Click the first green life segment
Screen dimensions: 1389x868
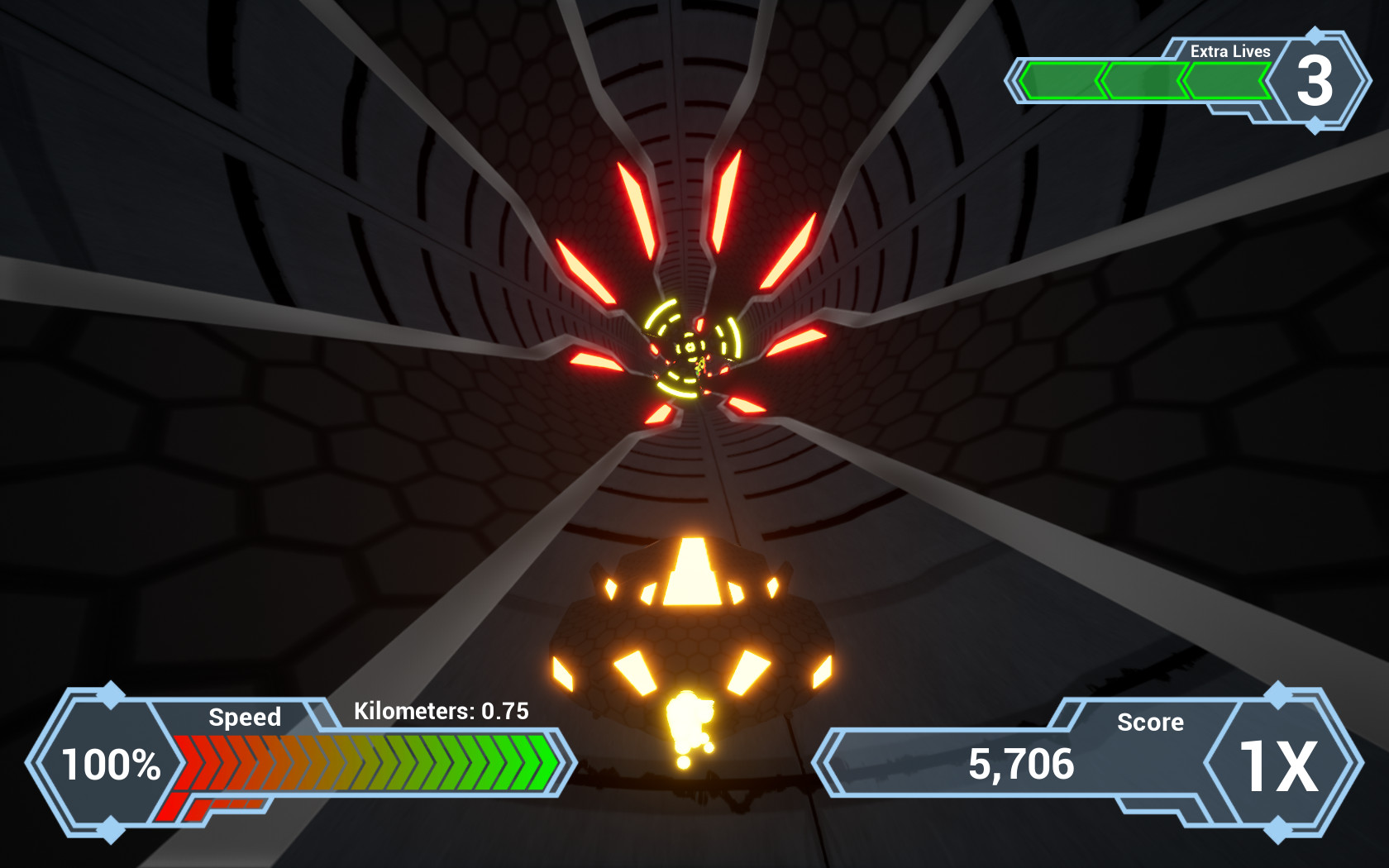(x=1062, y=79)
